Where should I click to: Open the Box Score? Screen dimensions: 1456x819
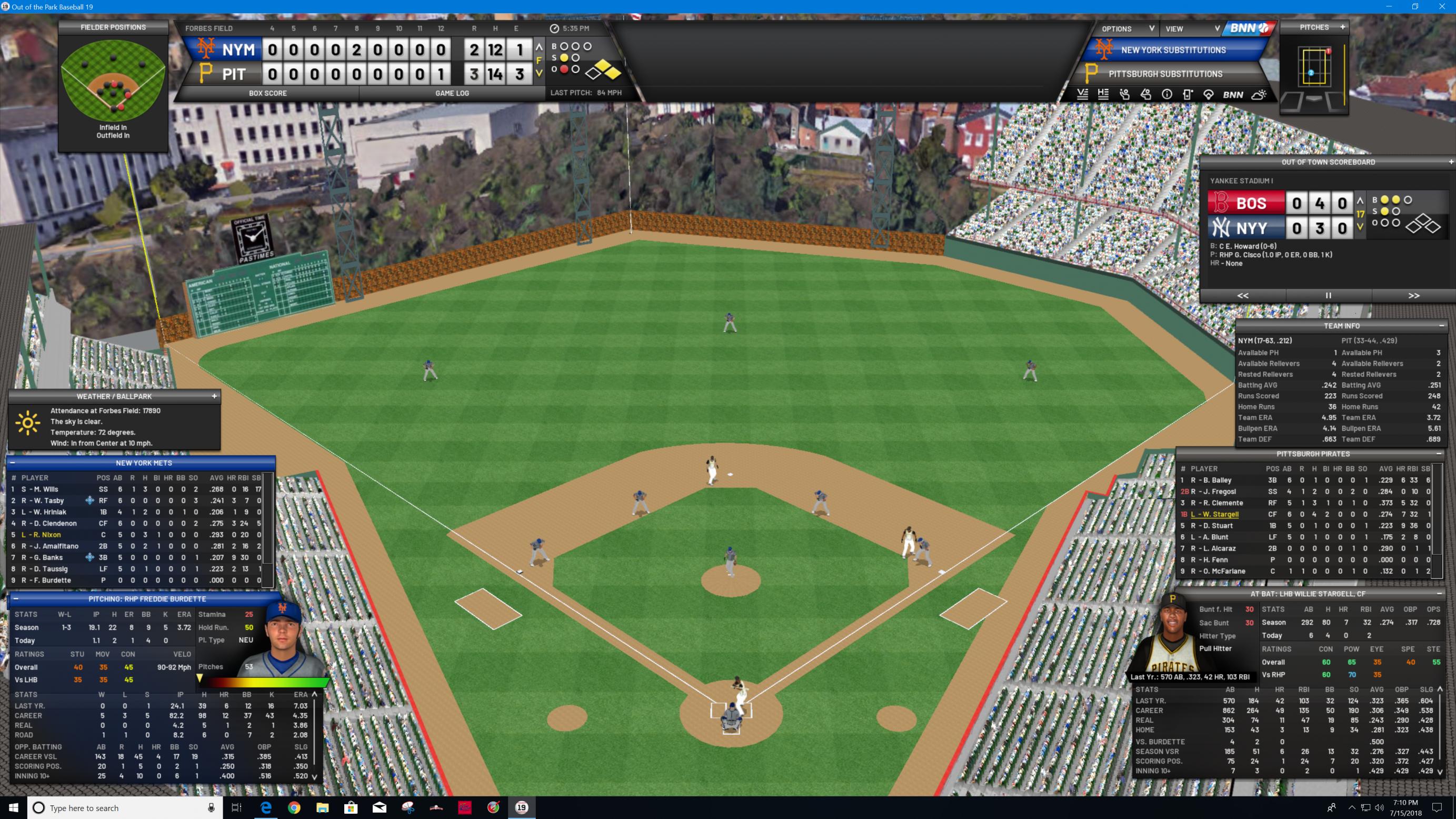[267, 93]
